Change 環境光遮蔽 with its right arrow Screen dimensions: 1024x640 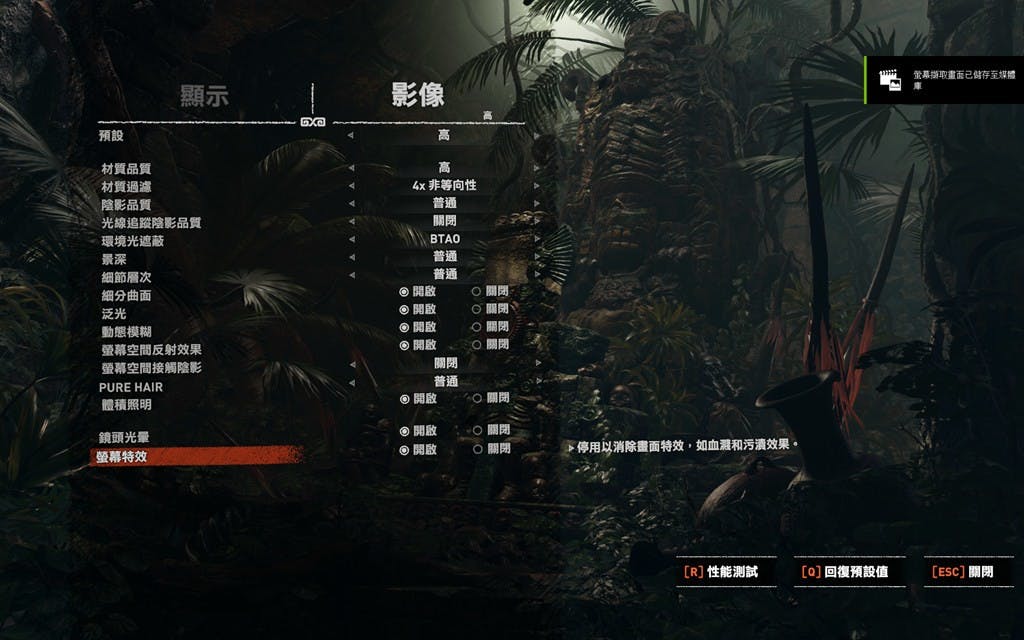(x=537, y=240)
